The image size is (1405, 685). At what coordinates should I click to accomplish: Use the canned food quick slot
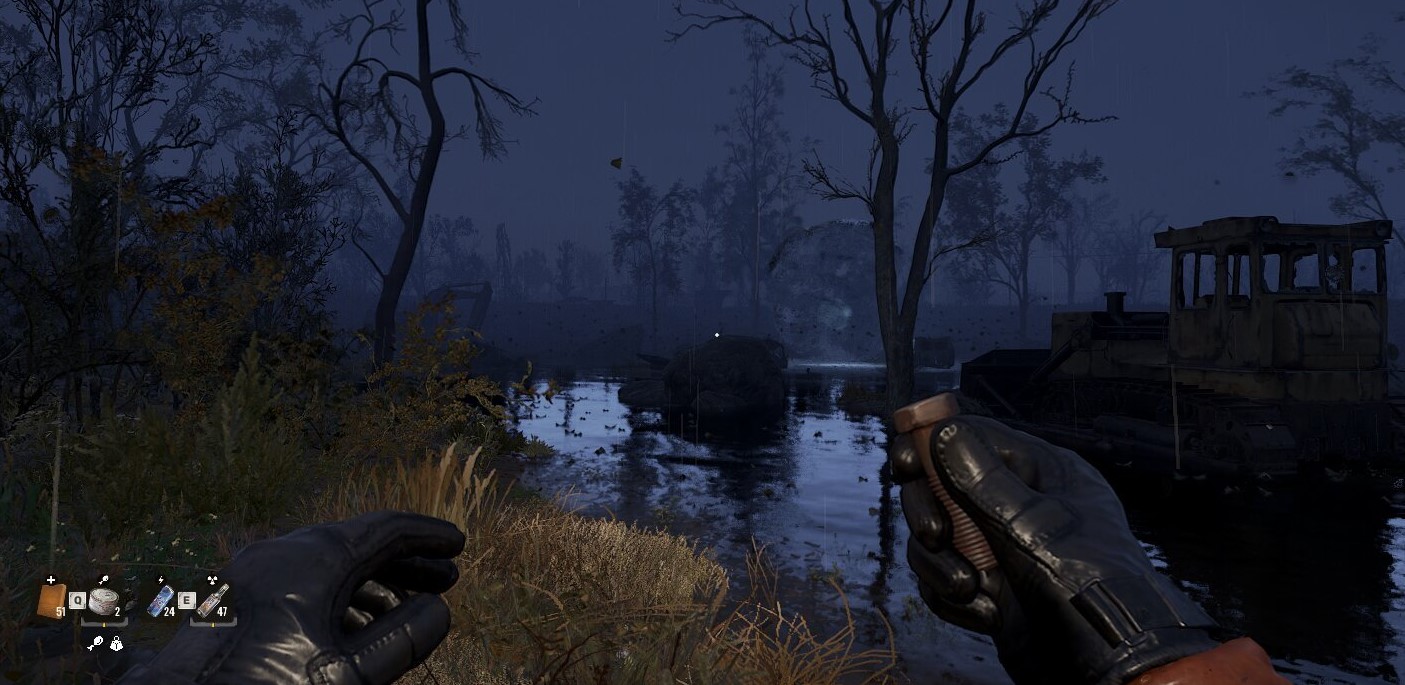click(102, 600)
